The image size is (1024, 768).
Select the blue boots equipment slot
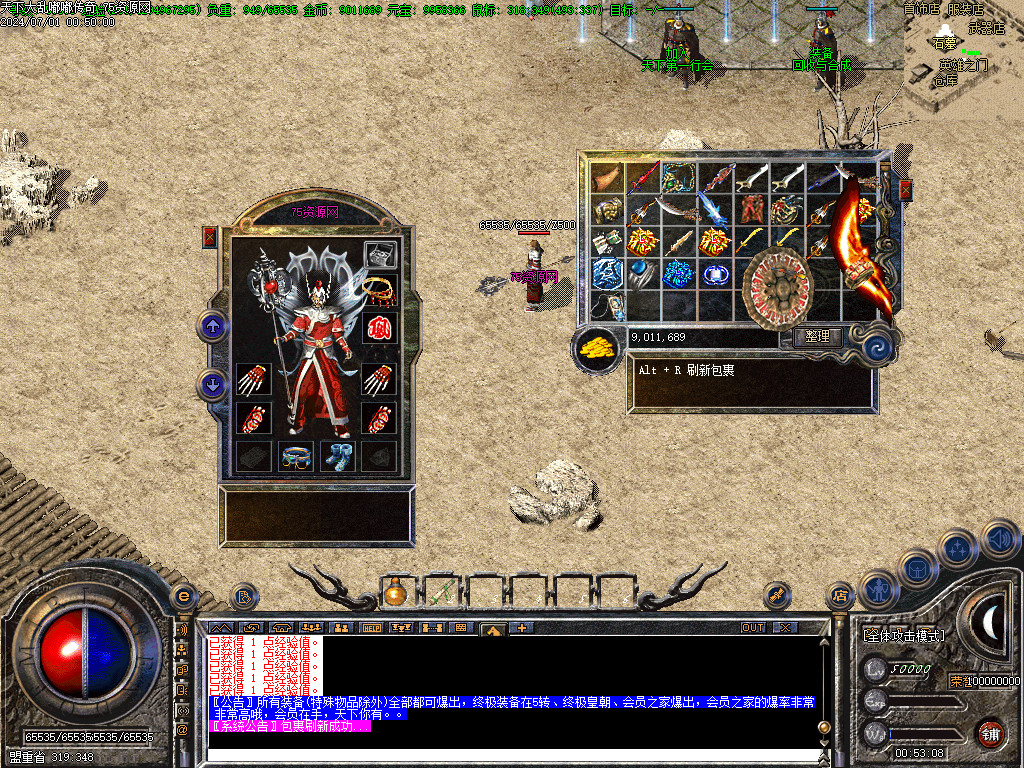(x=337, y=456)
